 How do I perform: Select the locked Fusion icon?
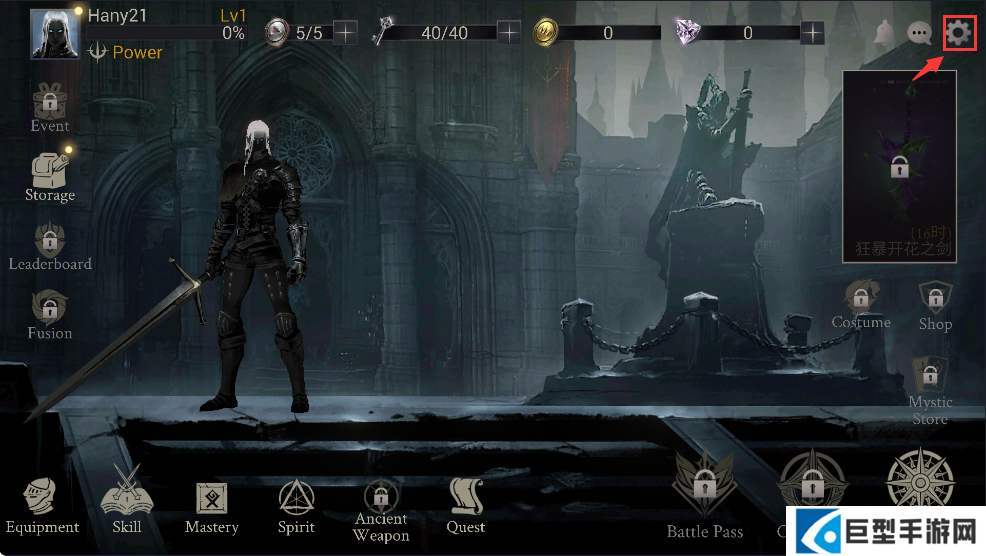coord(49,308)
